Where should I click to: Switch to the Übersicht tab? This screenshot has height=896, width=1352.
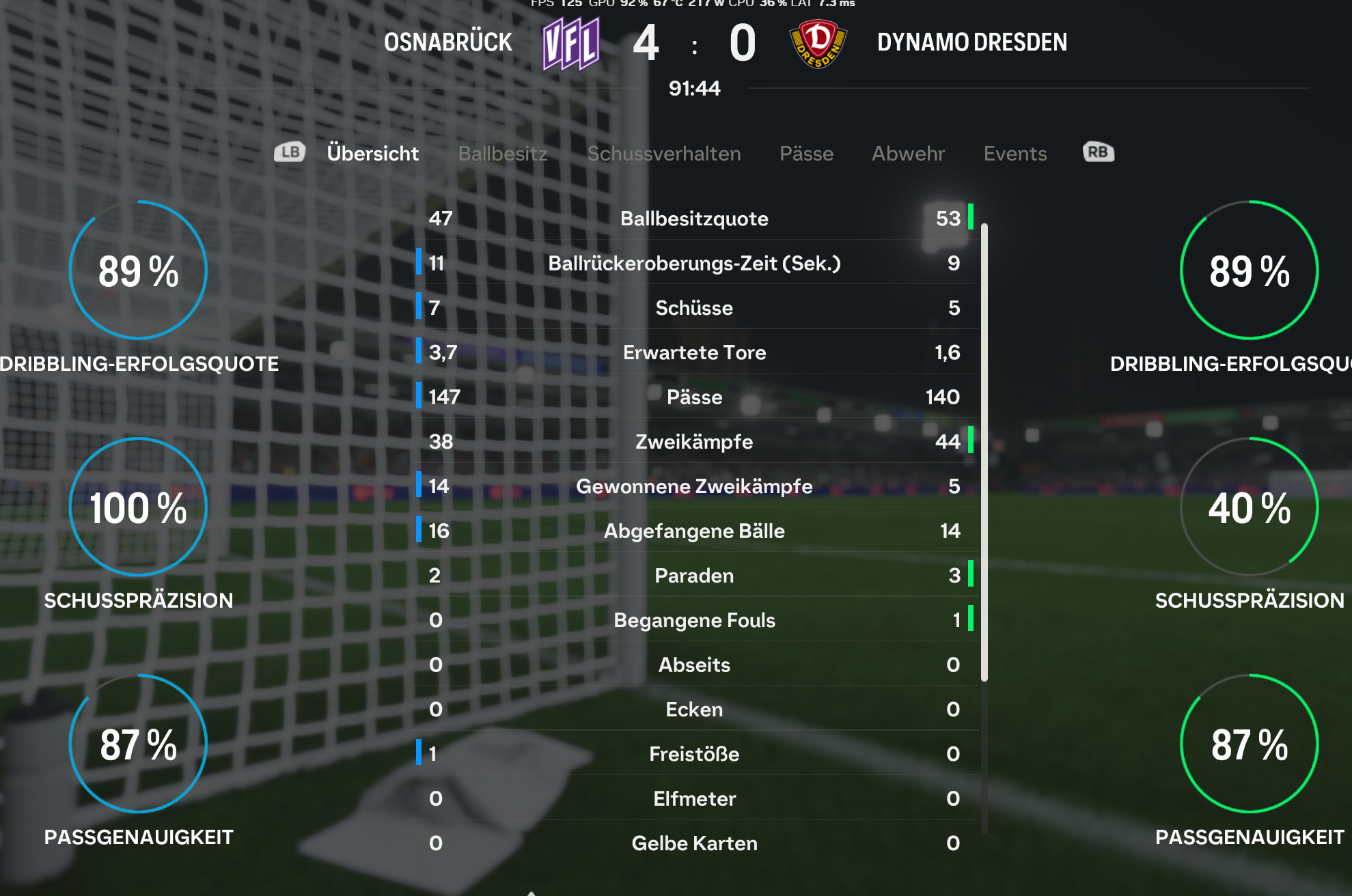[x=372, y=153]
